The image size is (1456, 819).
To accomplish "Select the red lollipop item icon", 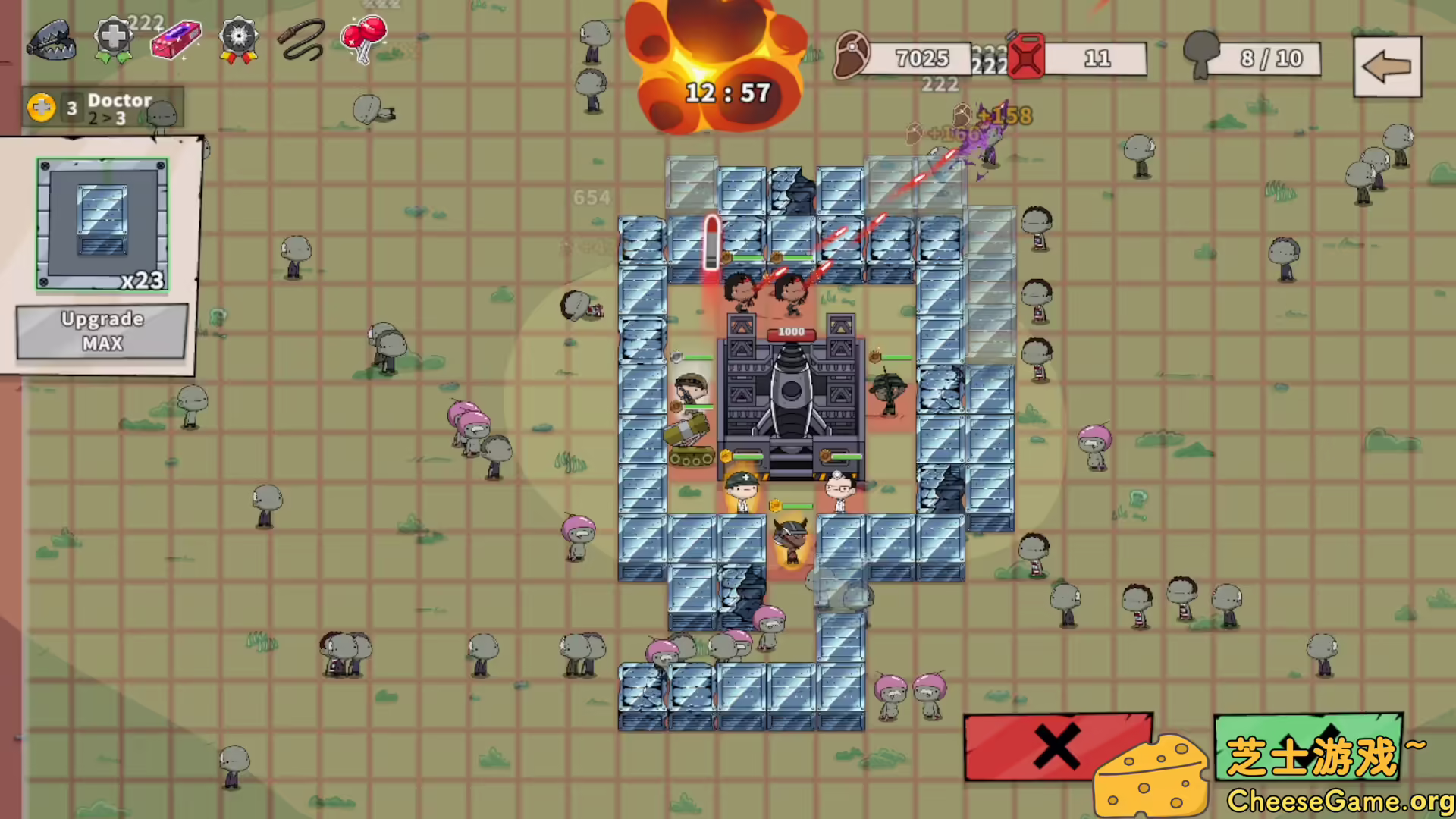I will (x=362, y=38).
